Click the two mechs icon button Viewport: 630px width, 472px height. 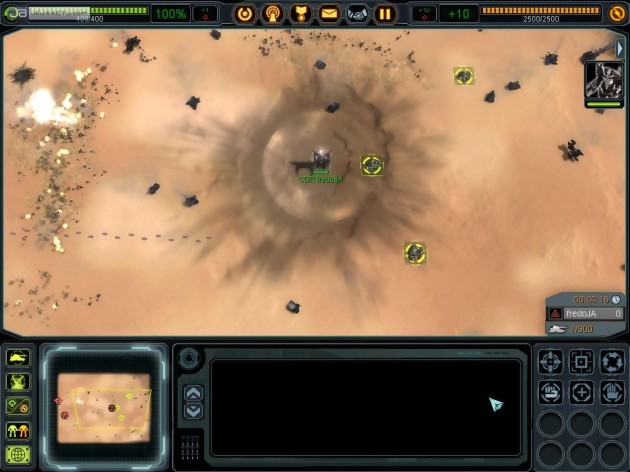point(18,431)
